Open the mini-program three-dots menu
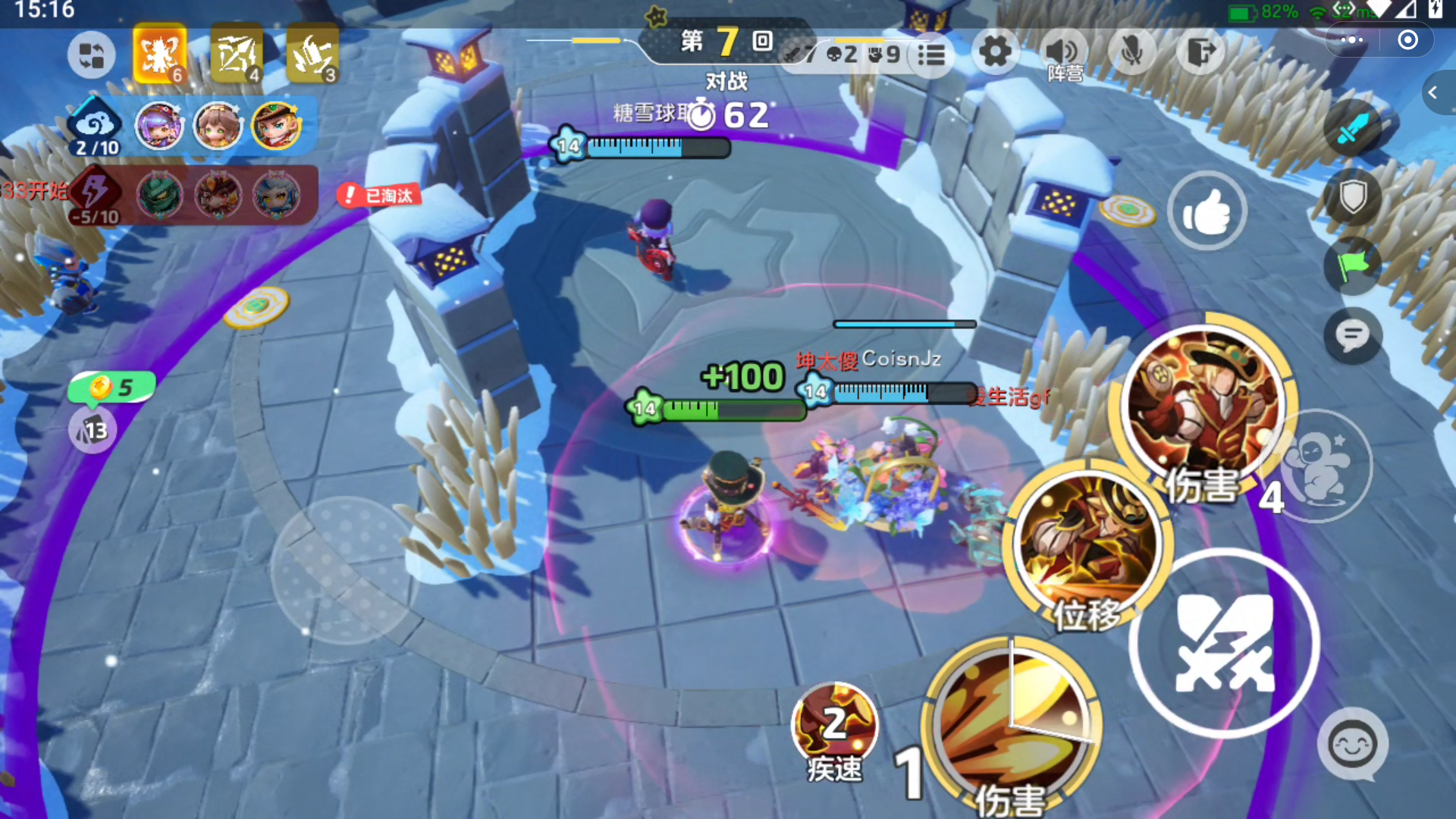1456x819 pixels. [x=1351, y=40]
